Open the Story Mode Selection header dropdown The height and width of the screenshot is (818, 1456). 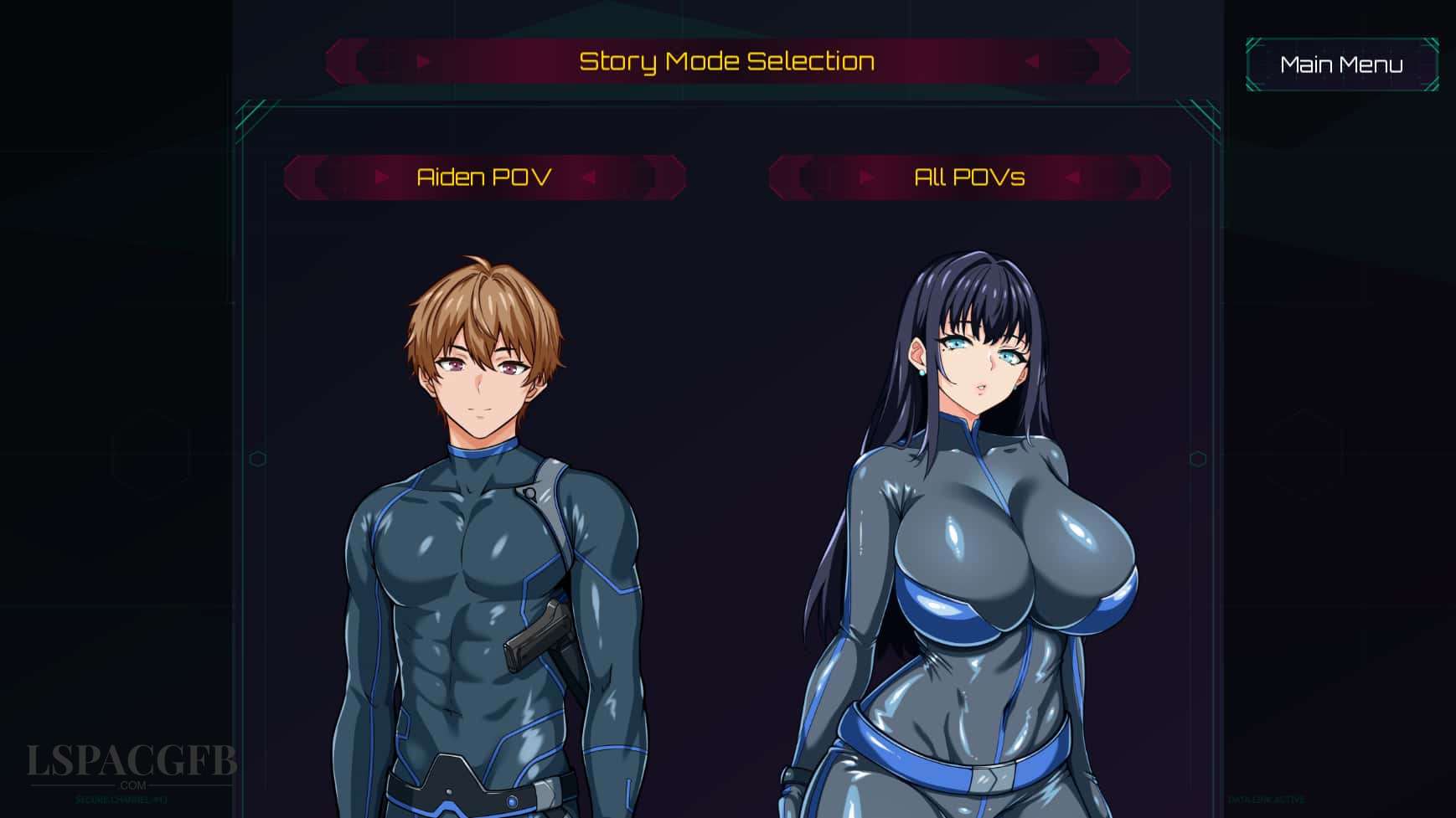point(727,60)
